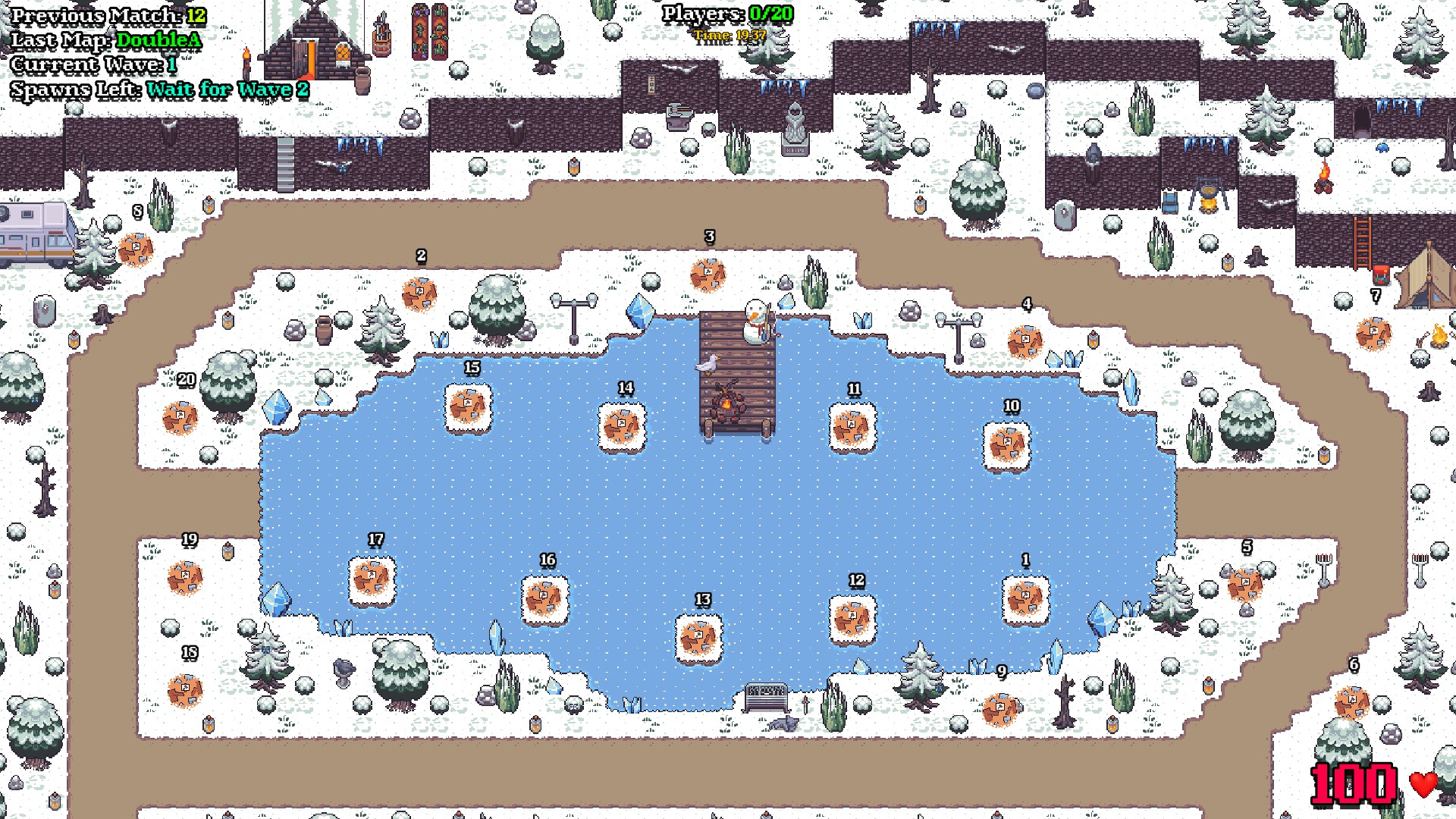Viewport: 1456px width, 819px height.
Task: Click ice tower spot 17
Action: tap(372, 579)
